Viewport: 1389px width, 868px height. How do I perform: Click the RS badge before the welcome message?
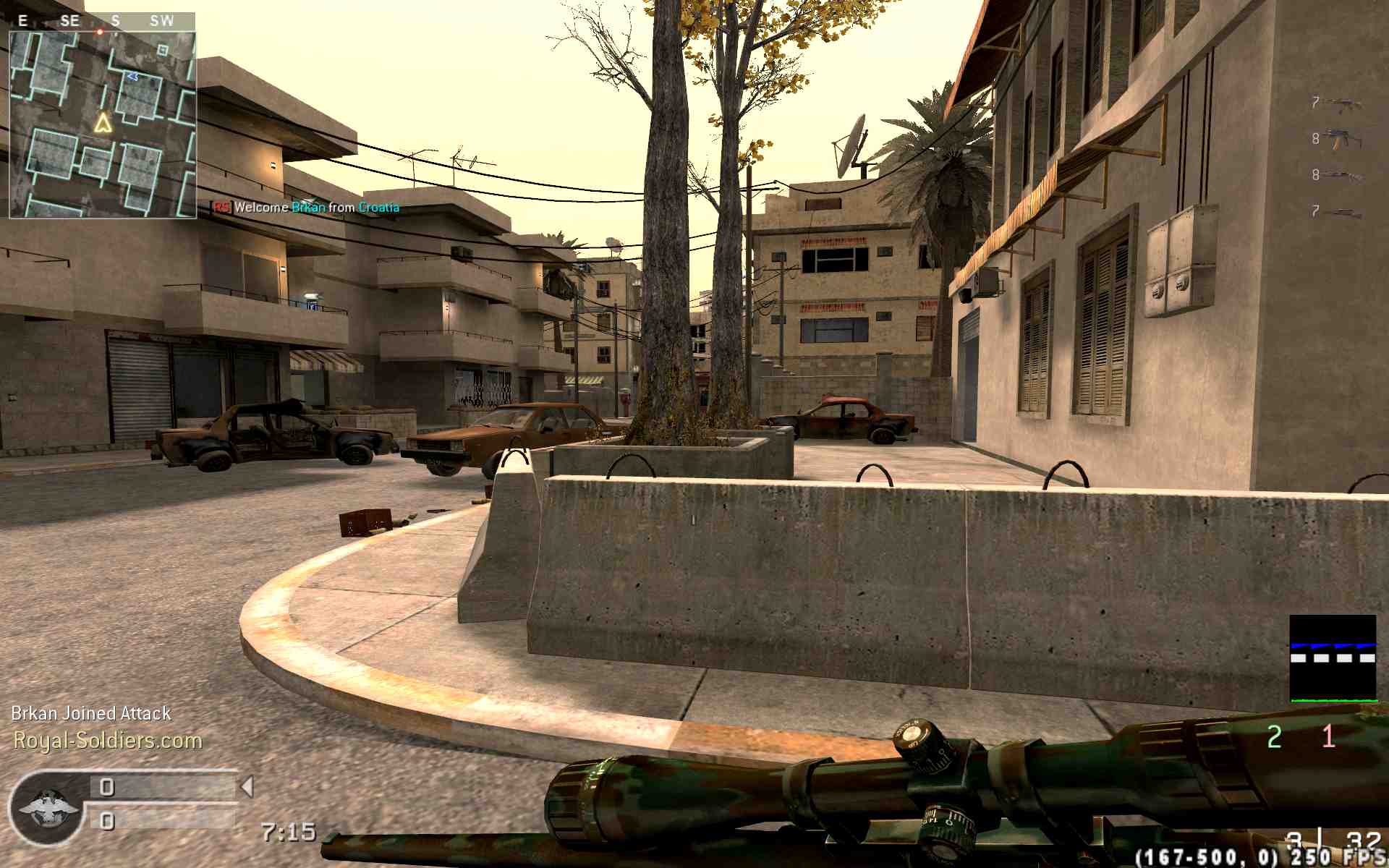(x=219, y=208)
